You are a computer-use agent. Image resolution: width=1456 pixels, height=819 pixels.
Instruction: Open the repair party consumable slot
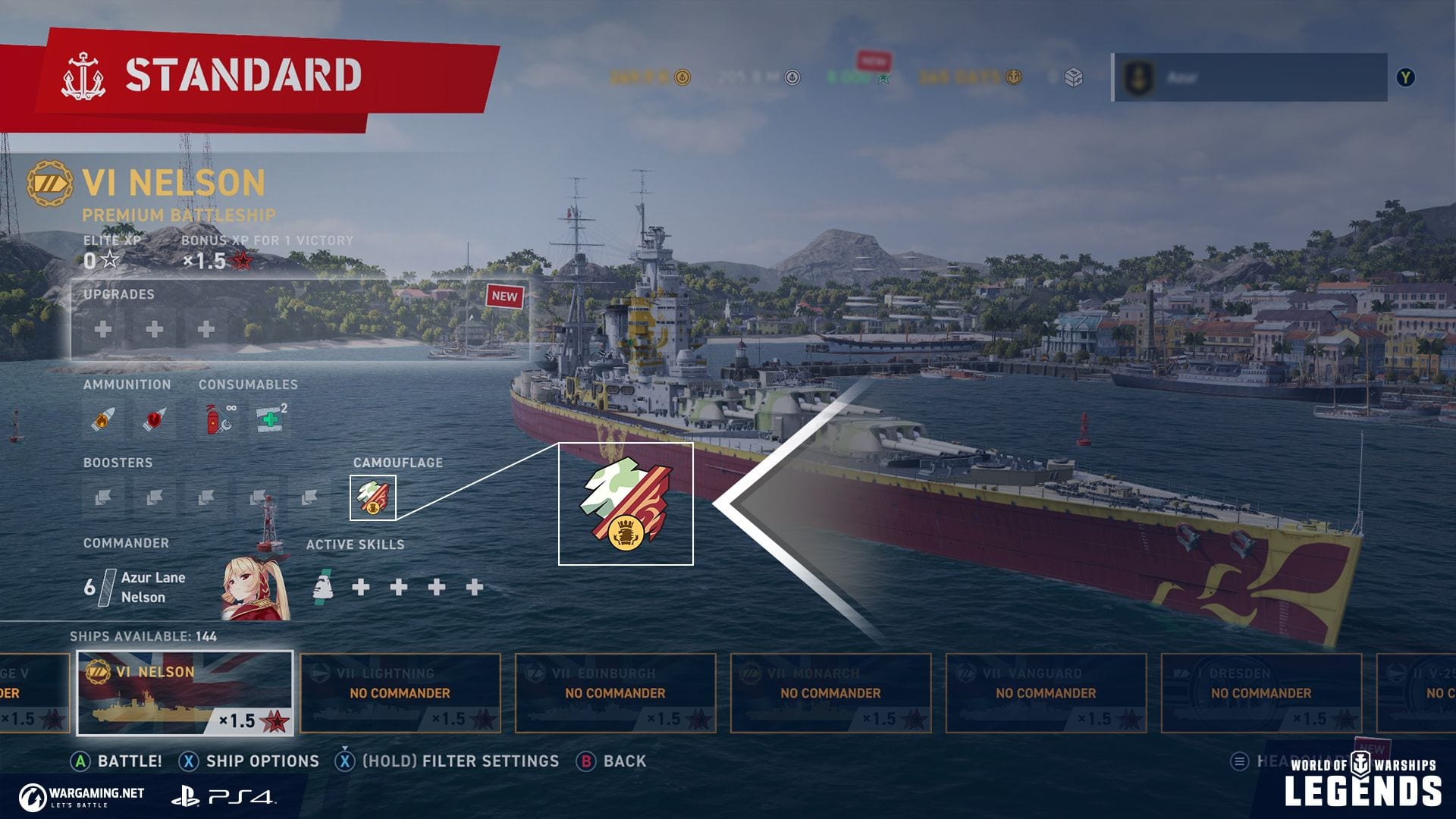[270, 419]
